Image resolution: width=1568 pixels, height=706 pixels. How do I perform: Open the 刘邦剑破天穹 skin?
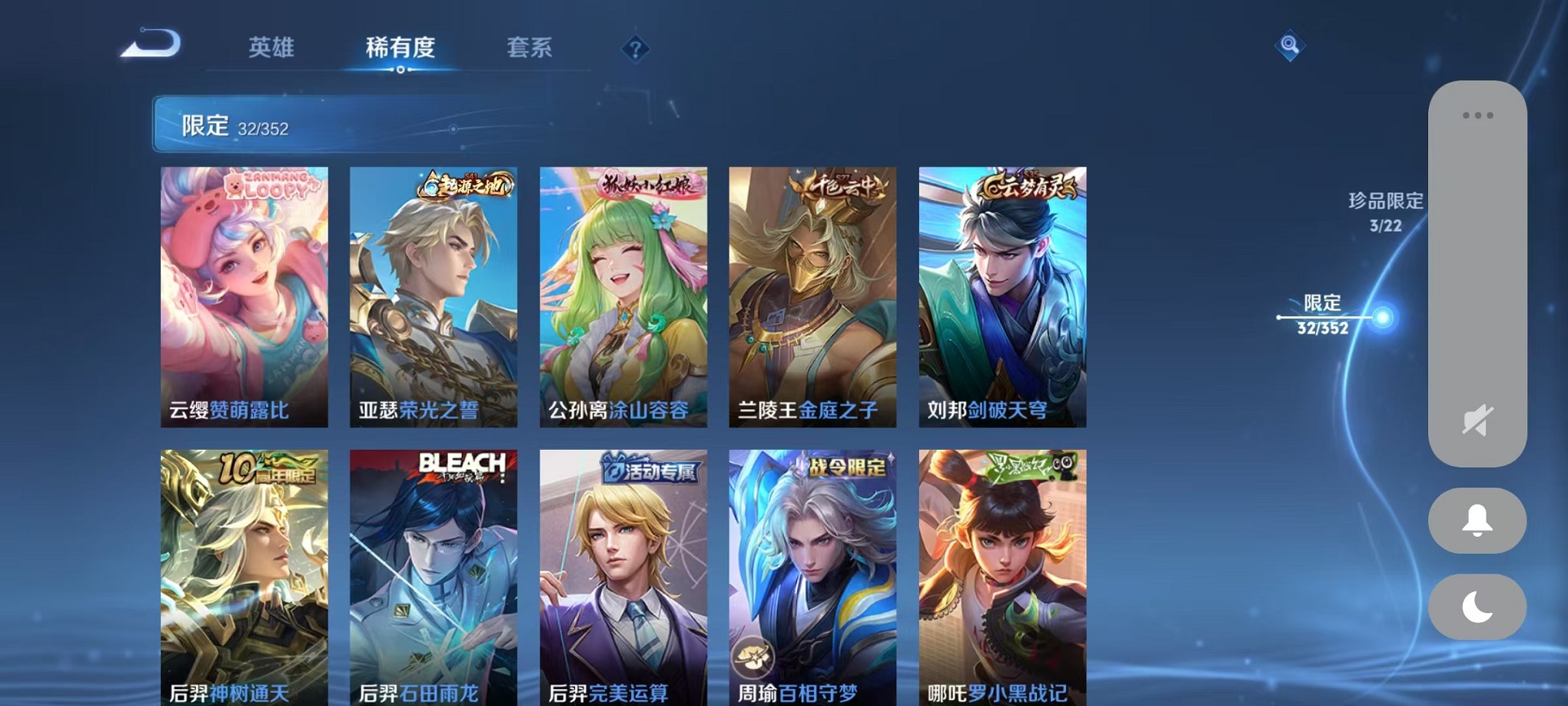click(1002, 298)
